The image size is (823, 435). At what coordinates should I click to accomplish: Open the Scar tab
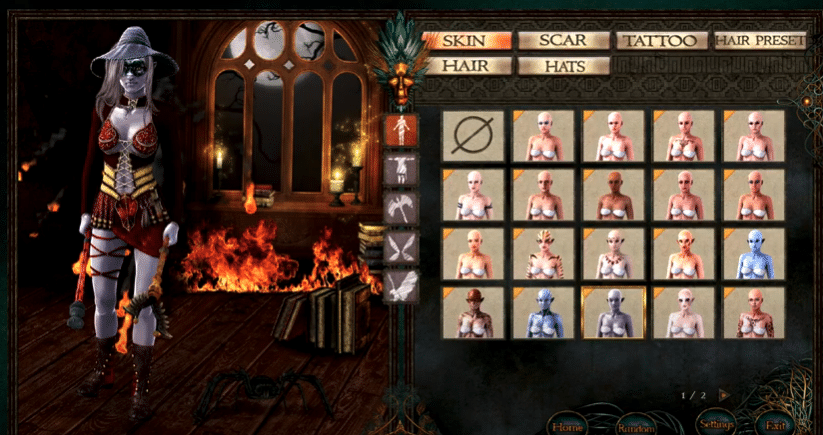click(563, 41)
